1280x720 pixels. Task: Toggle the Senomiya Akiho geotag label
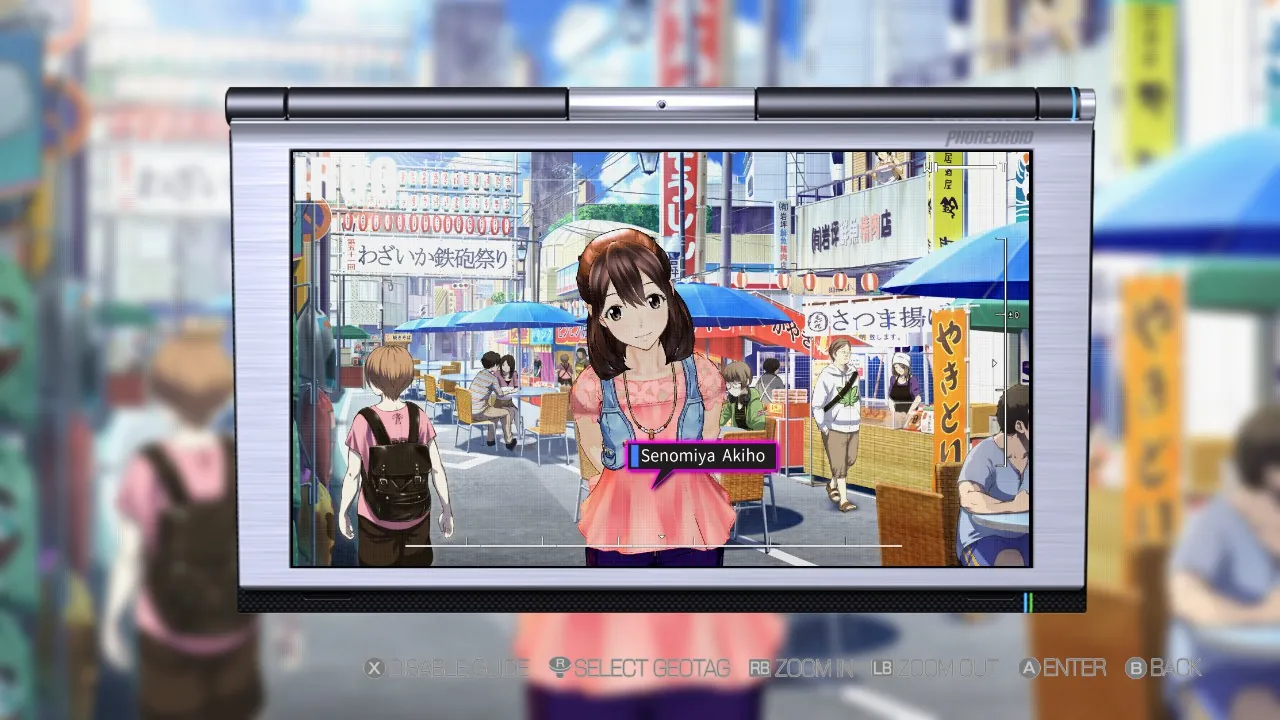coord(704,456)
